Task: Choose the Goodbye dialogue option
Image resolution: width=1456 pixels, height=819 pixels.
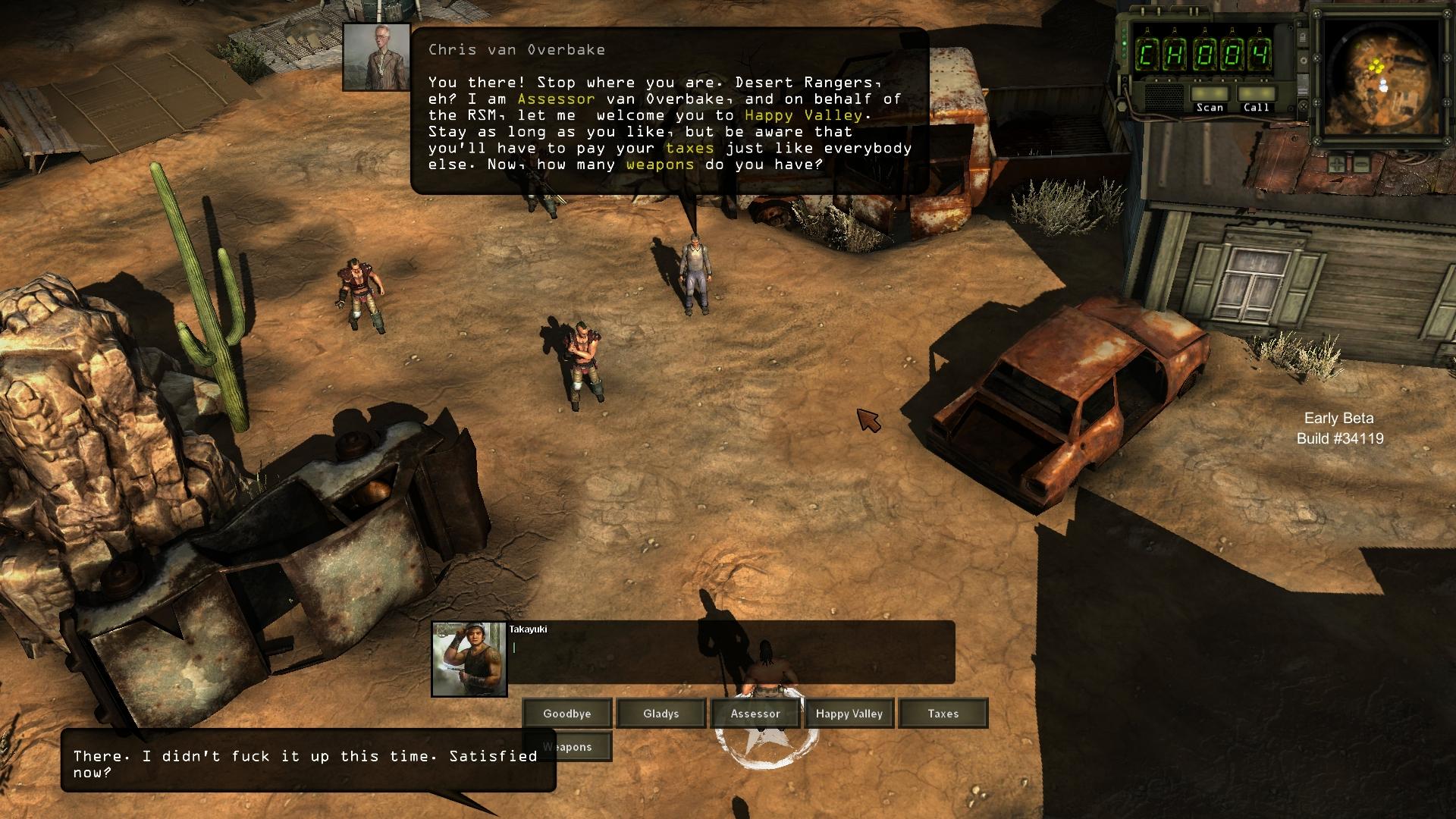Action: coord(566,714)
